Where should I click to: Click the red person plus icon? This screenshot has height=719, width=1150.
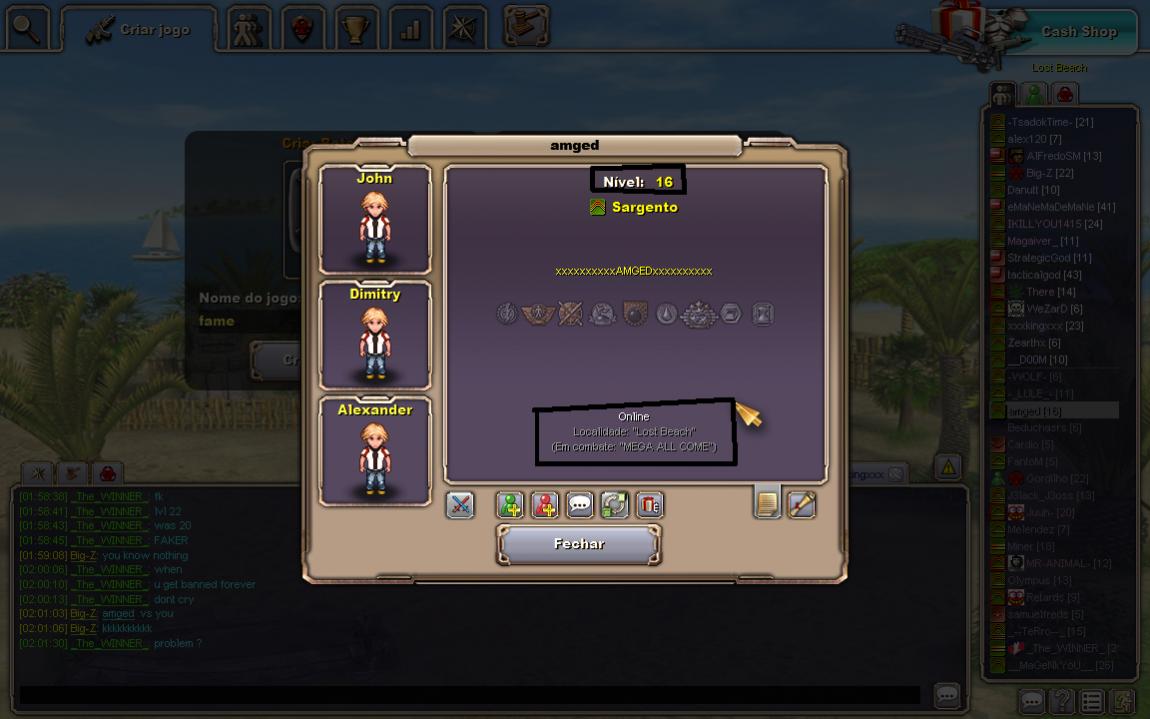[545, 505]
